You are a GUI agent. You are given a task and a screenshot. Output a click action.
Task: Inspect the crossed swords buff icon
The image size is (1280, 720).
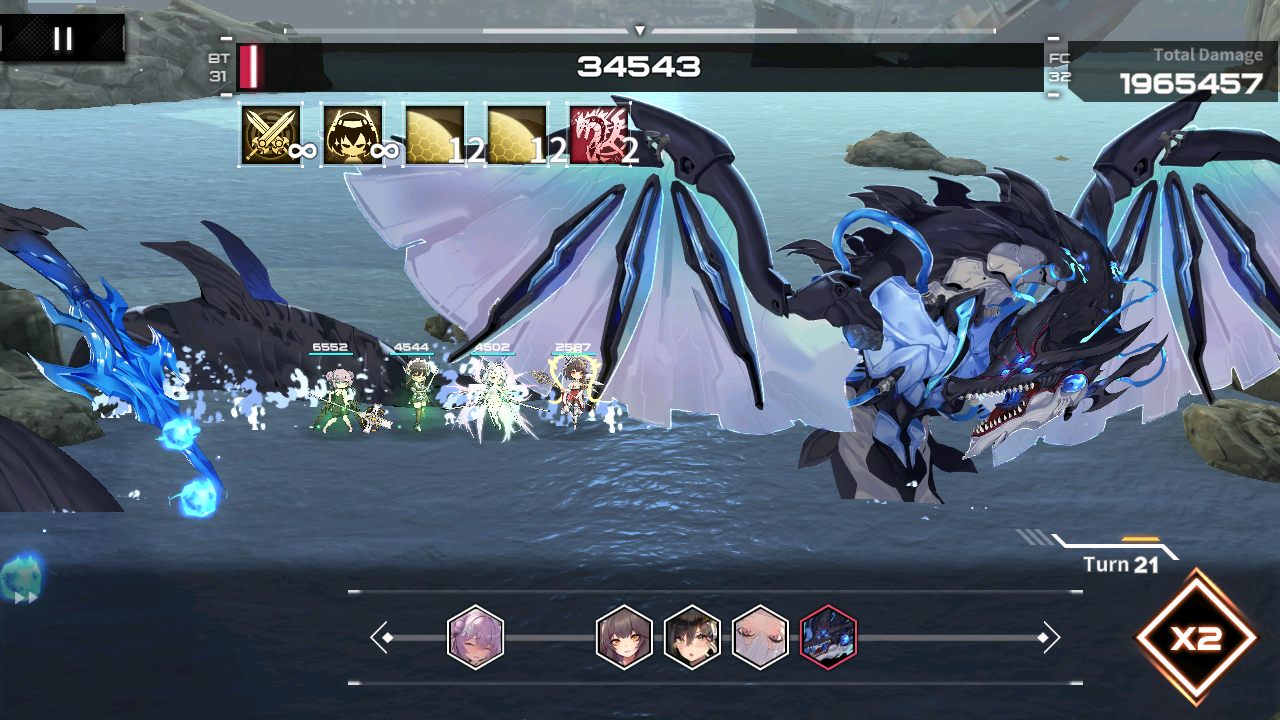pyautogui.click(x=271, y=135)
